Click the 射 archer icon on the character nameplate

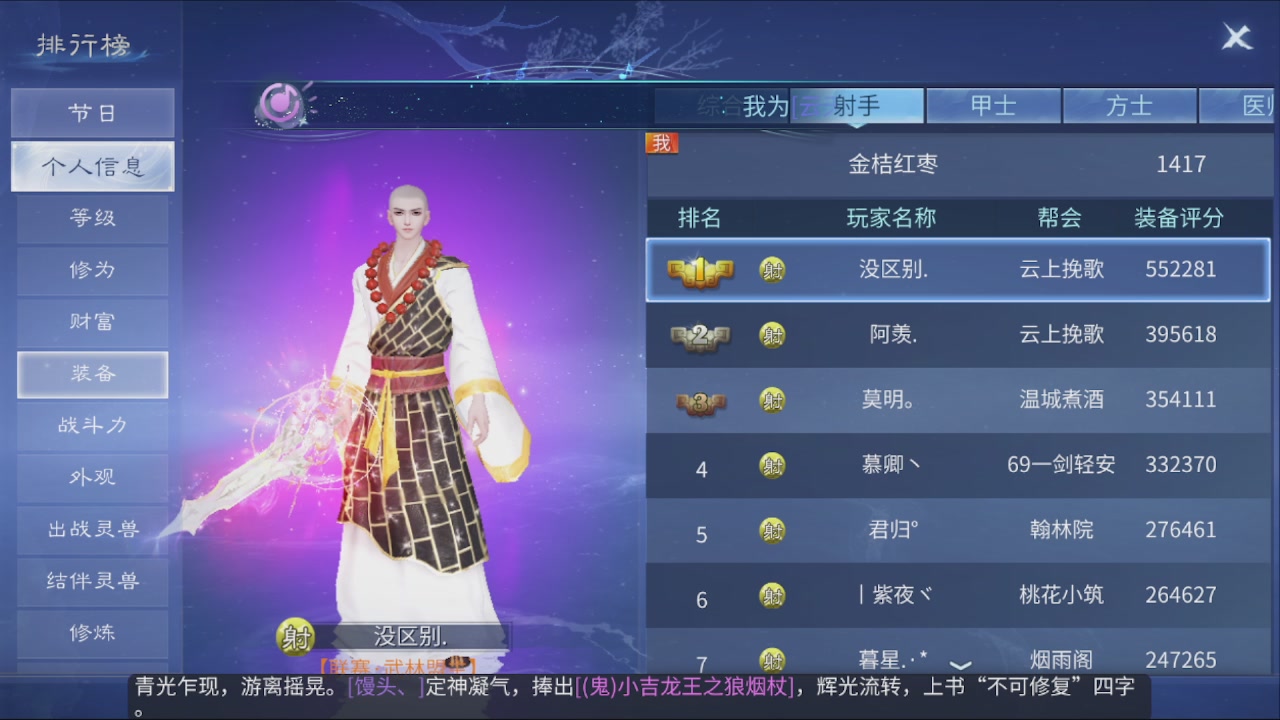(x=295, y=636)
